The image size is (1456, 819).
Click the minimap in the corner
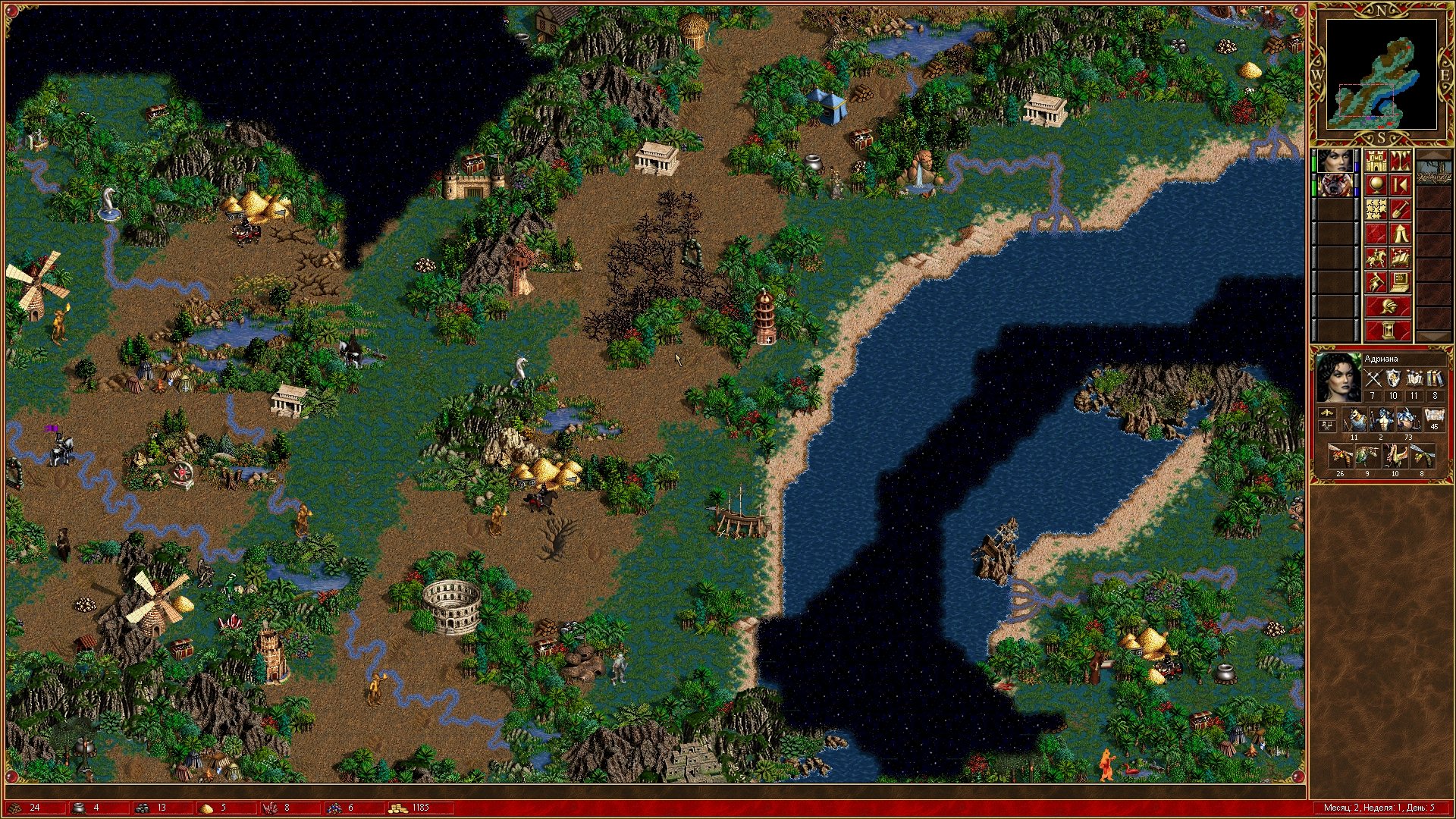pos(1381,74)
